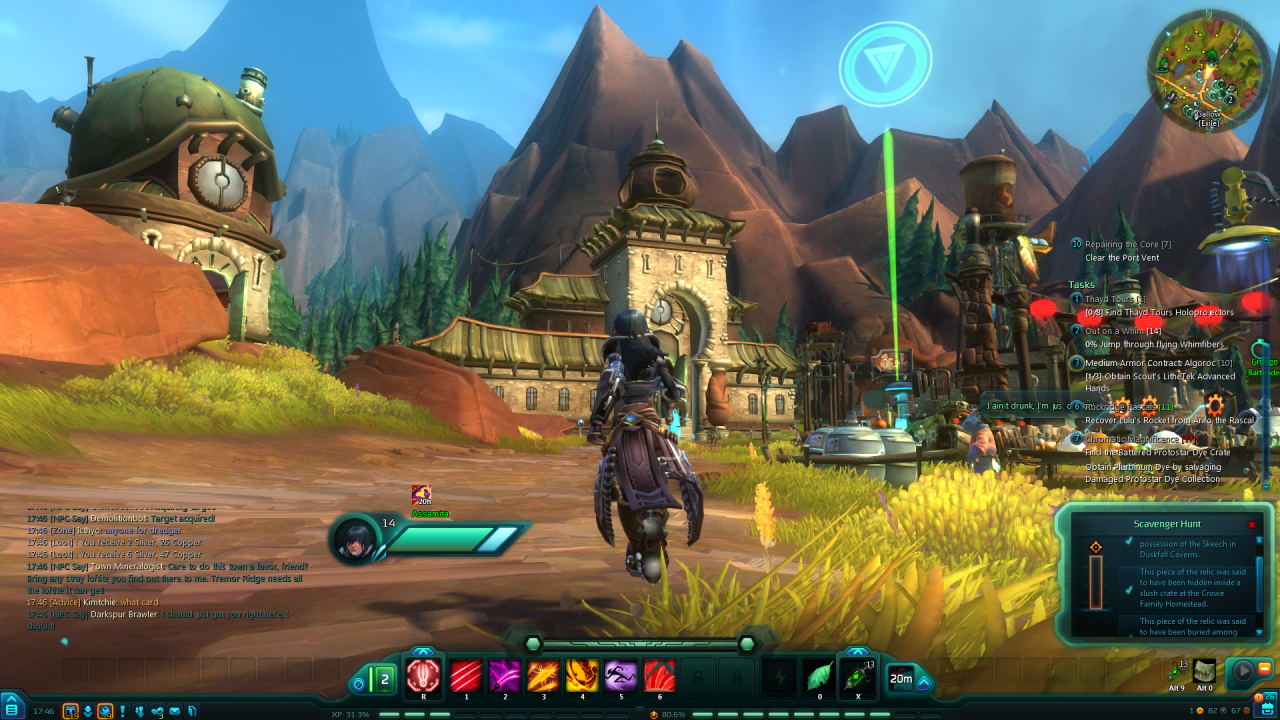Viewport: 1280px width, 720px height.
Task: Click the circular minimap
Action: point(1209,69)
